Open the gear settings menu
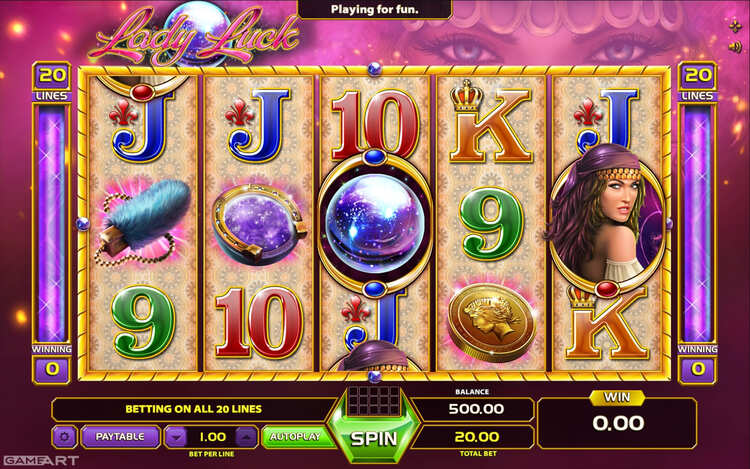The image size is (750, 469). pos(65,437)
